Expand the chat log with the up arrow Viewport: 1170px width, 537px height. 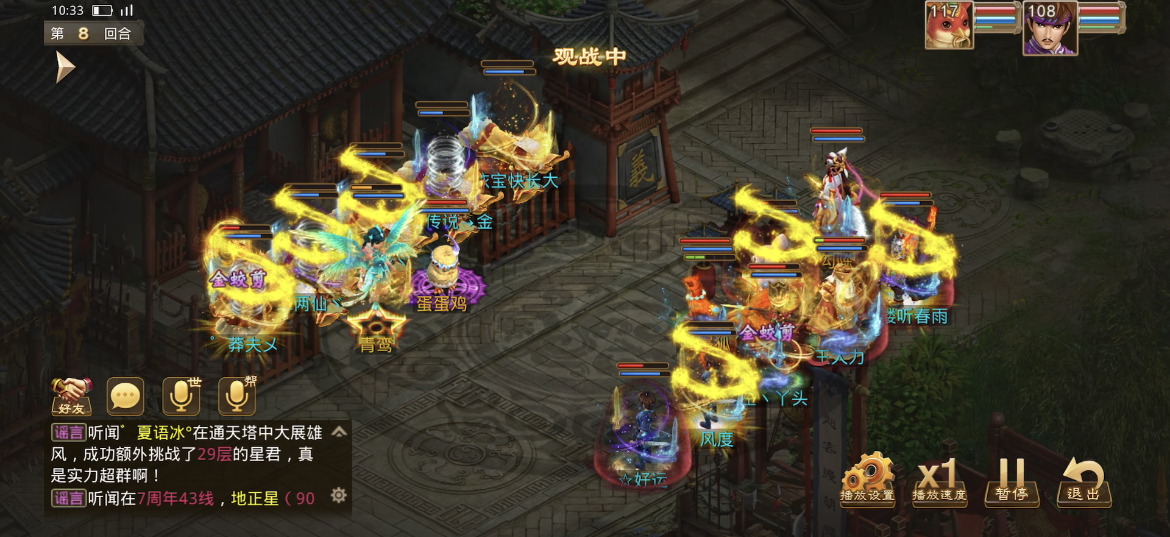(339, 433)
